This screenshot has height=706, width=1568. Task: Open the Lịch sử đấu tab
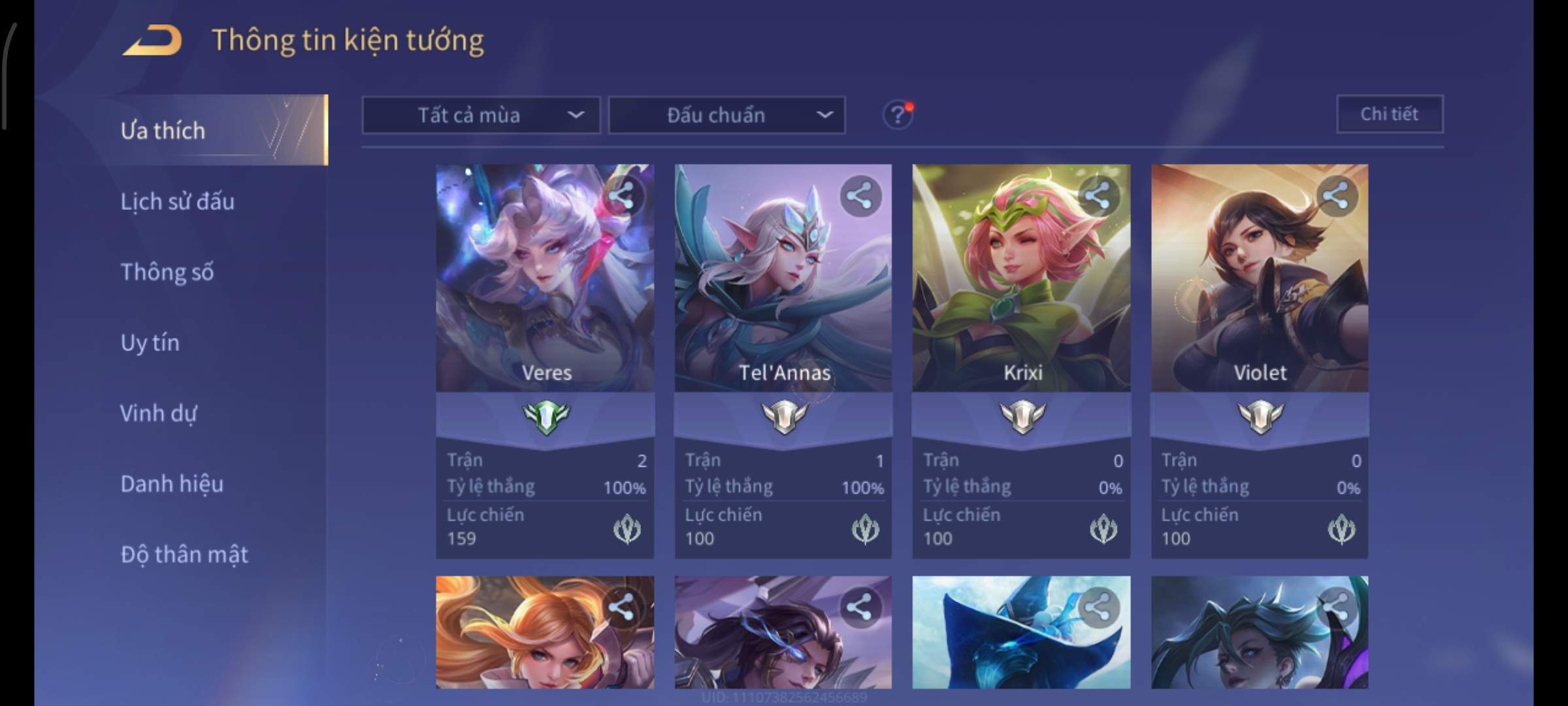[178, 201]
